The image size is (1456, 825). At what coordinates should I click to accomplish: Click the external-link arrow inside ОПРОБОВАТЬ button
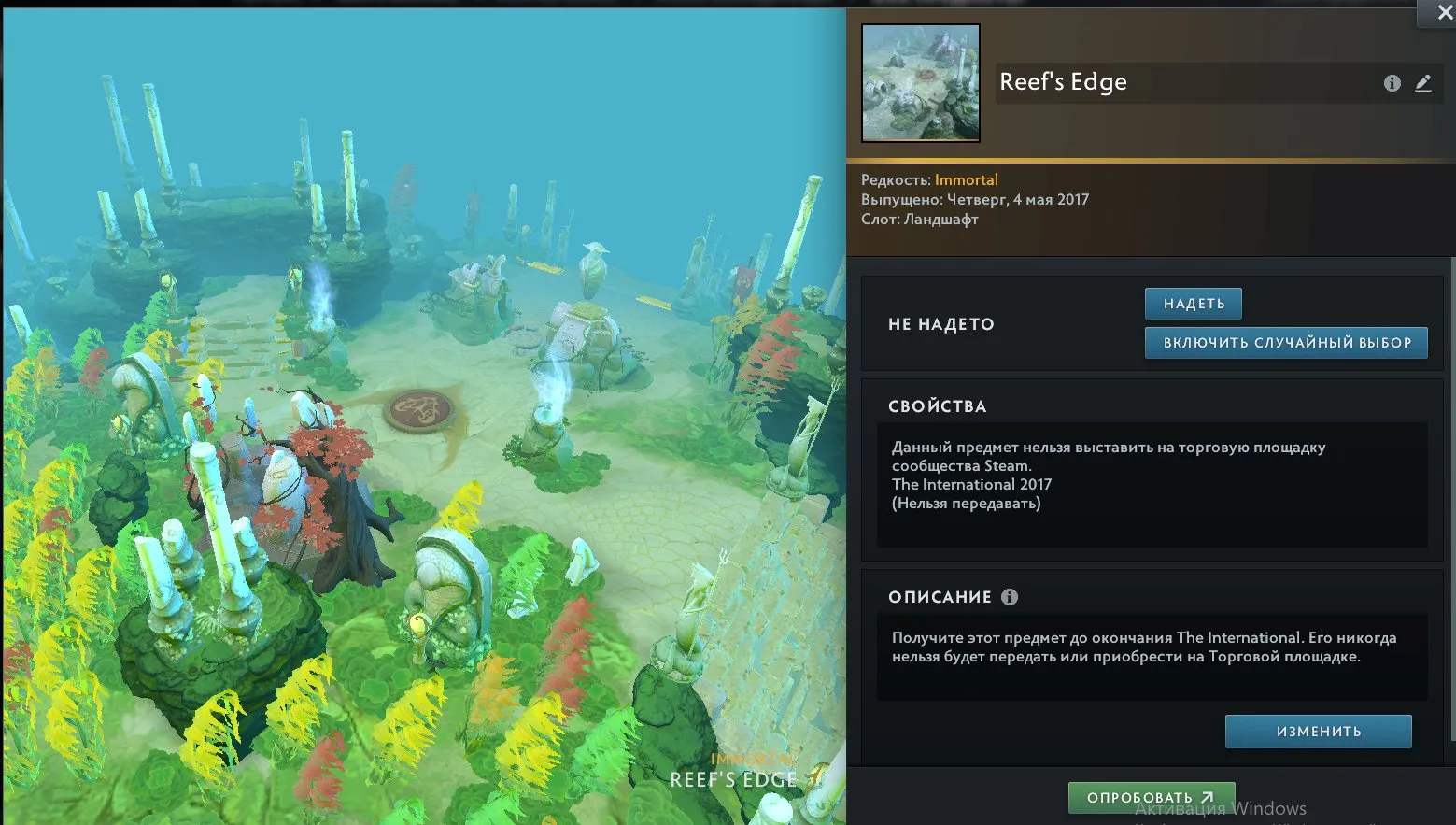tap(1206, 797)
